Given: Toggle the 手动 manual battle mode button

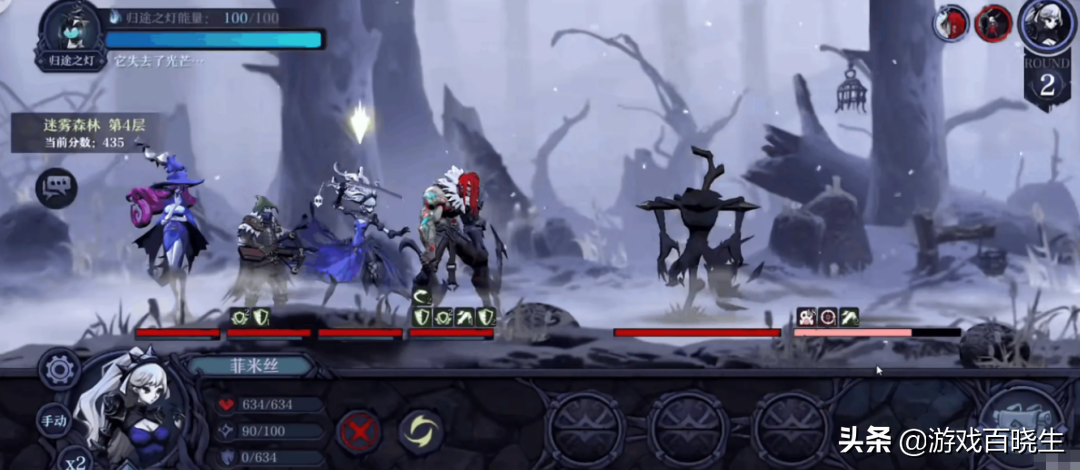Looking at the screenshot, I should [x=54, y=421].
